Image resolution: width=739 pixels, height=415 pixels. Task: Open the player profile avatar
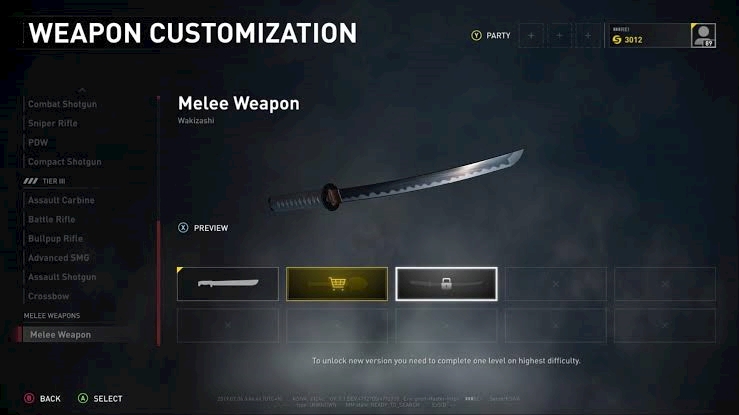coord(703,36)
